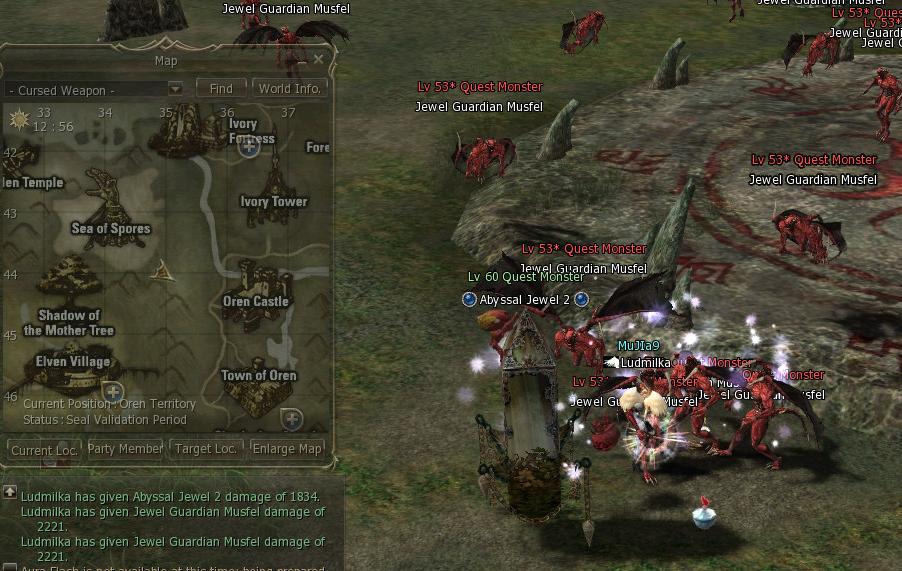Open World Info.
The height and width of the screenshot is (571, 902).
tap(289, 89)
